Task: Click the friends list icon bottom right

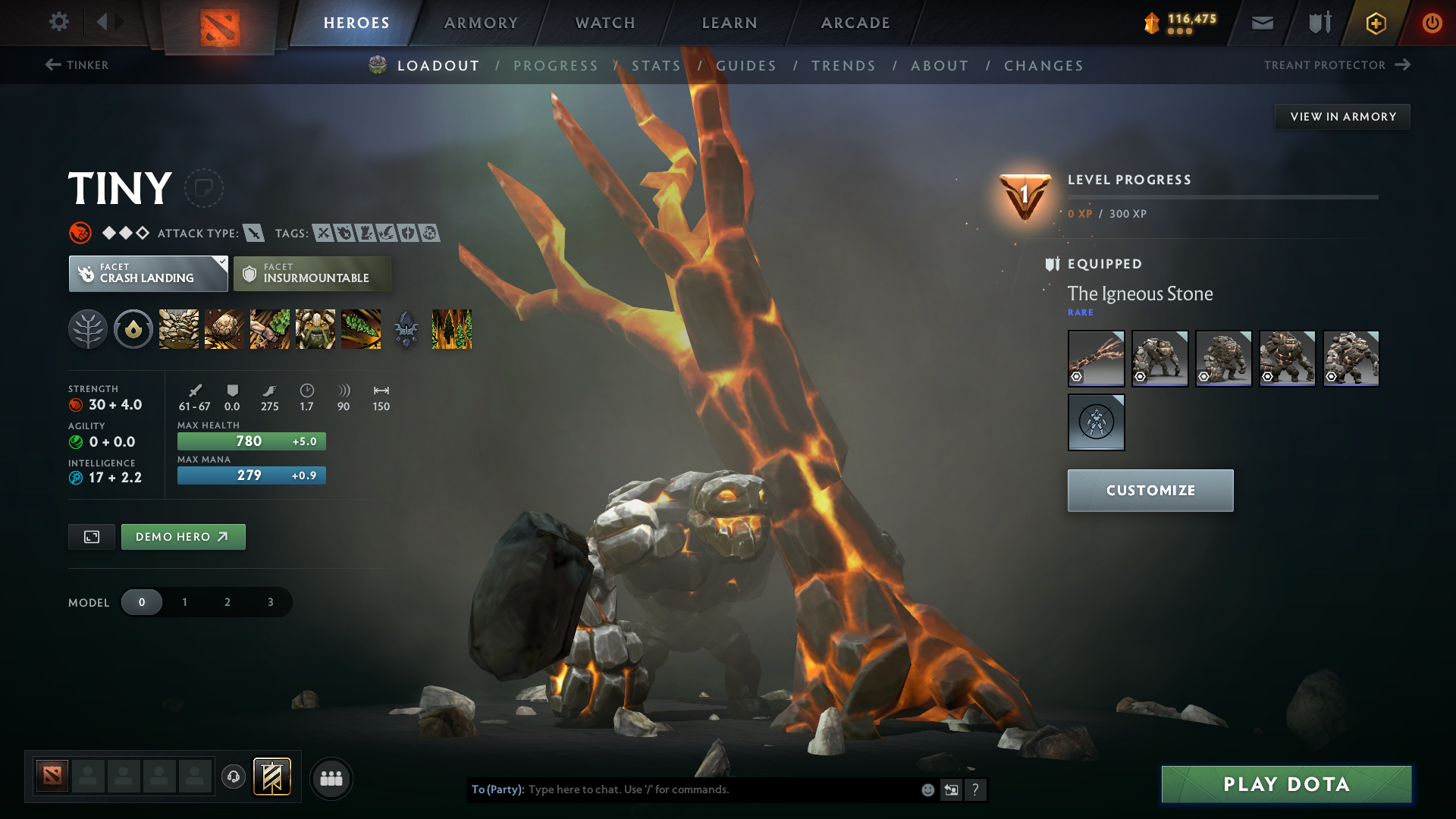Action: coord(331,778)
